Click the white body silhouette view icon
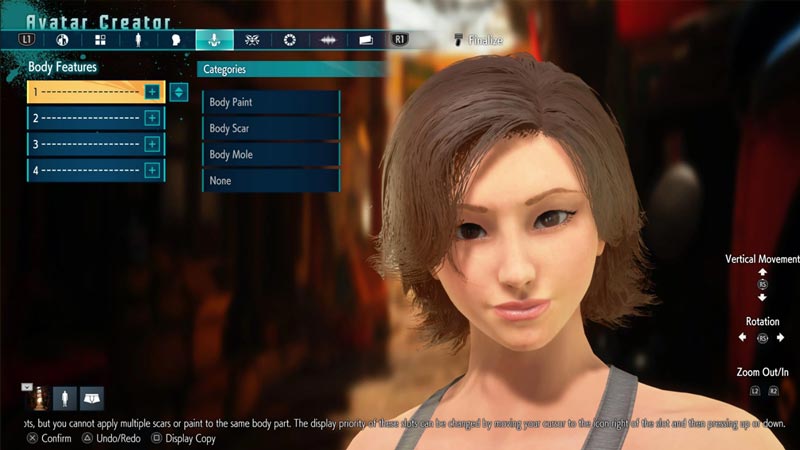The image size is (800, 450). click(x=64, y=397)
